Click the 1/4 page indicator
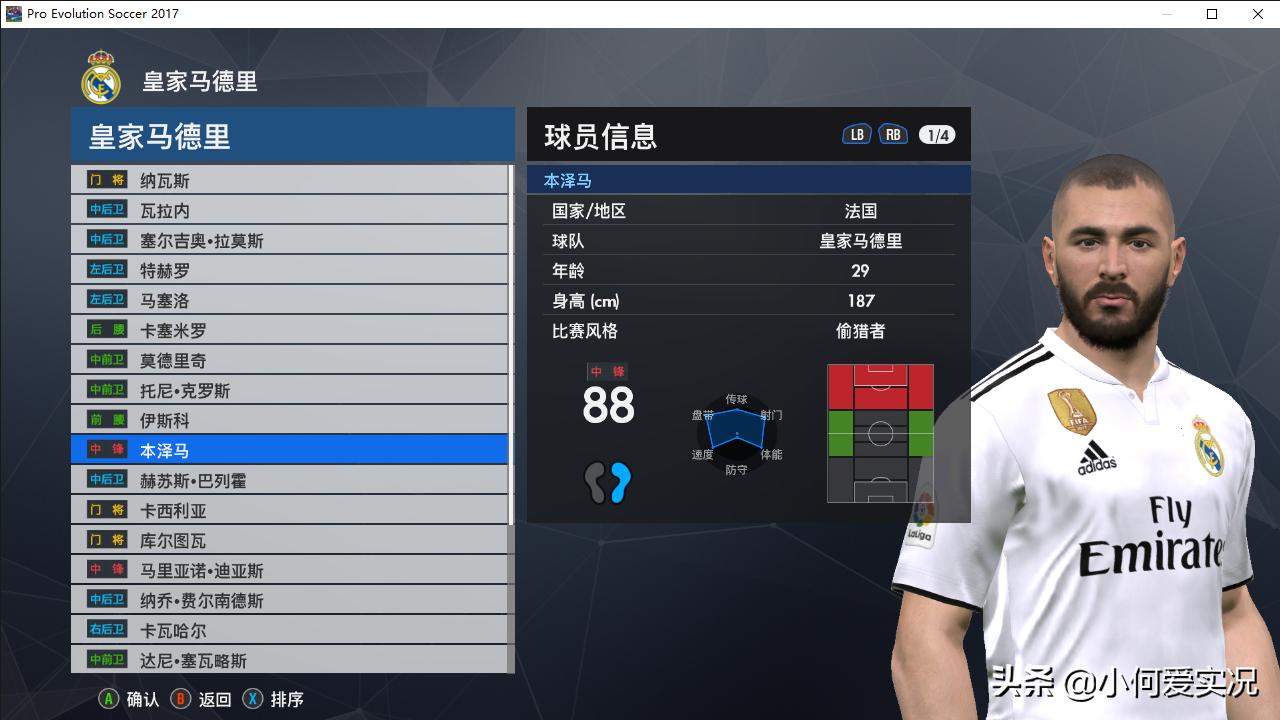The image size is (1280, 720). point(938,132)
